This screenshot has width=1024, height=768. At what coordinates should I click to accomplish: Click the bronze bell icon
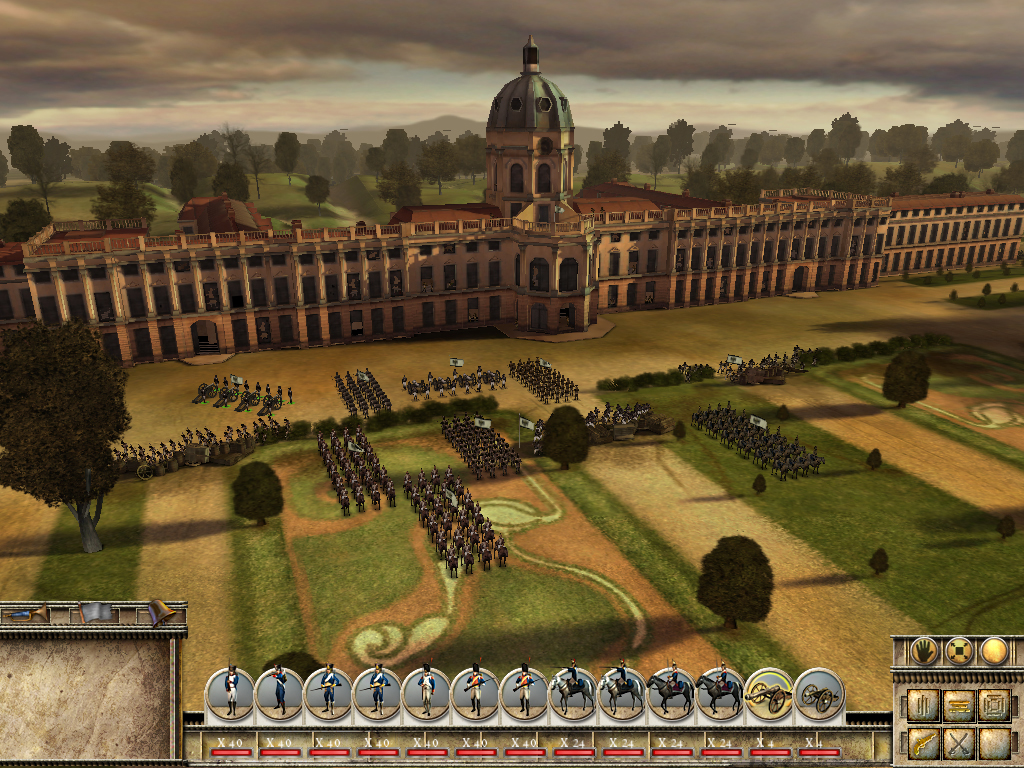click(x=160, y=611)
